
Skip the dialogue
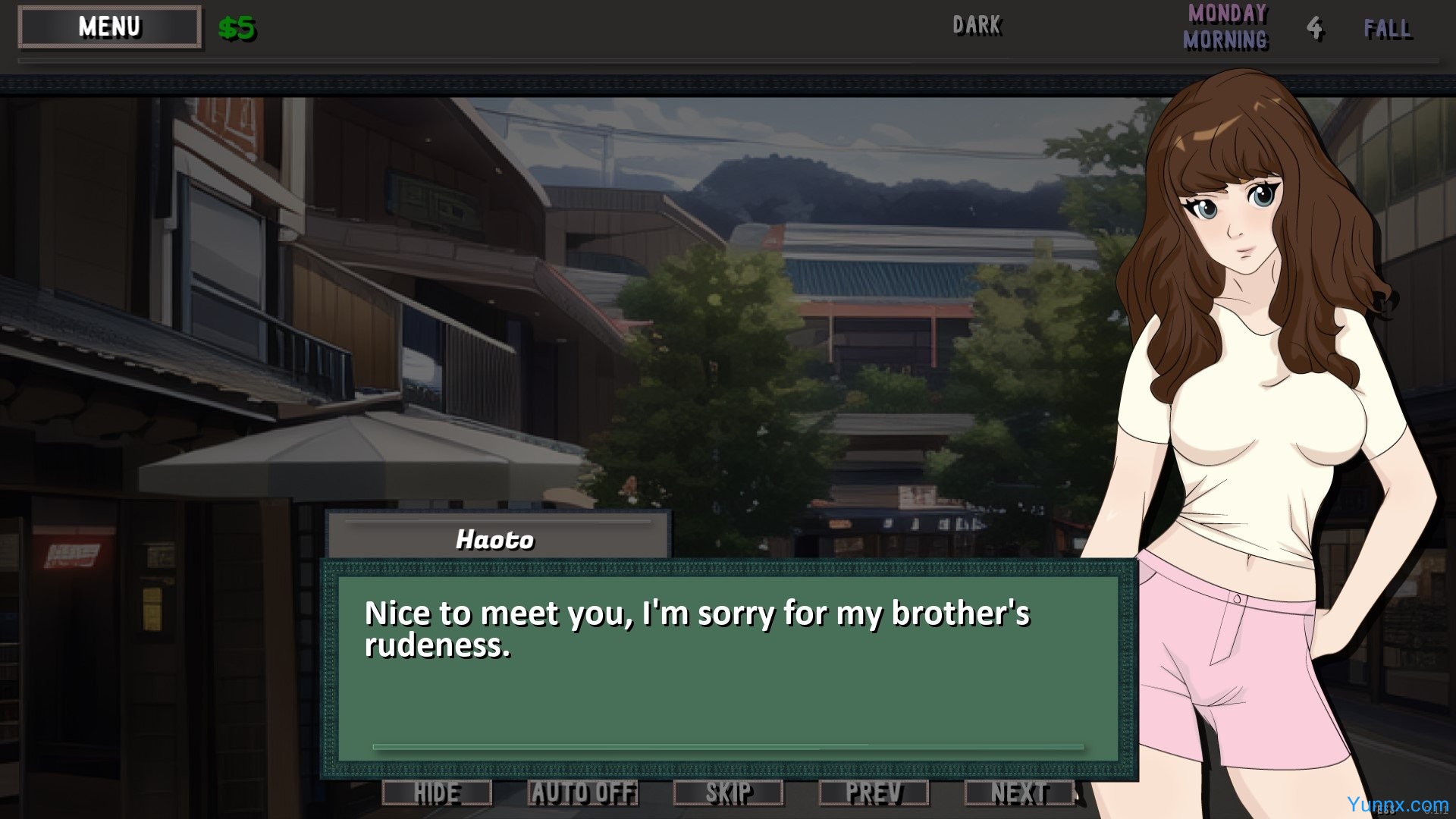click(x=728, y=793)
